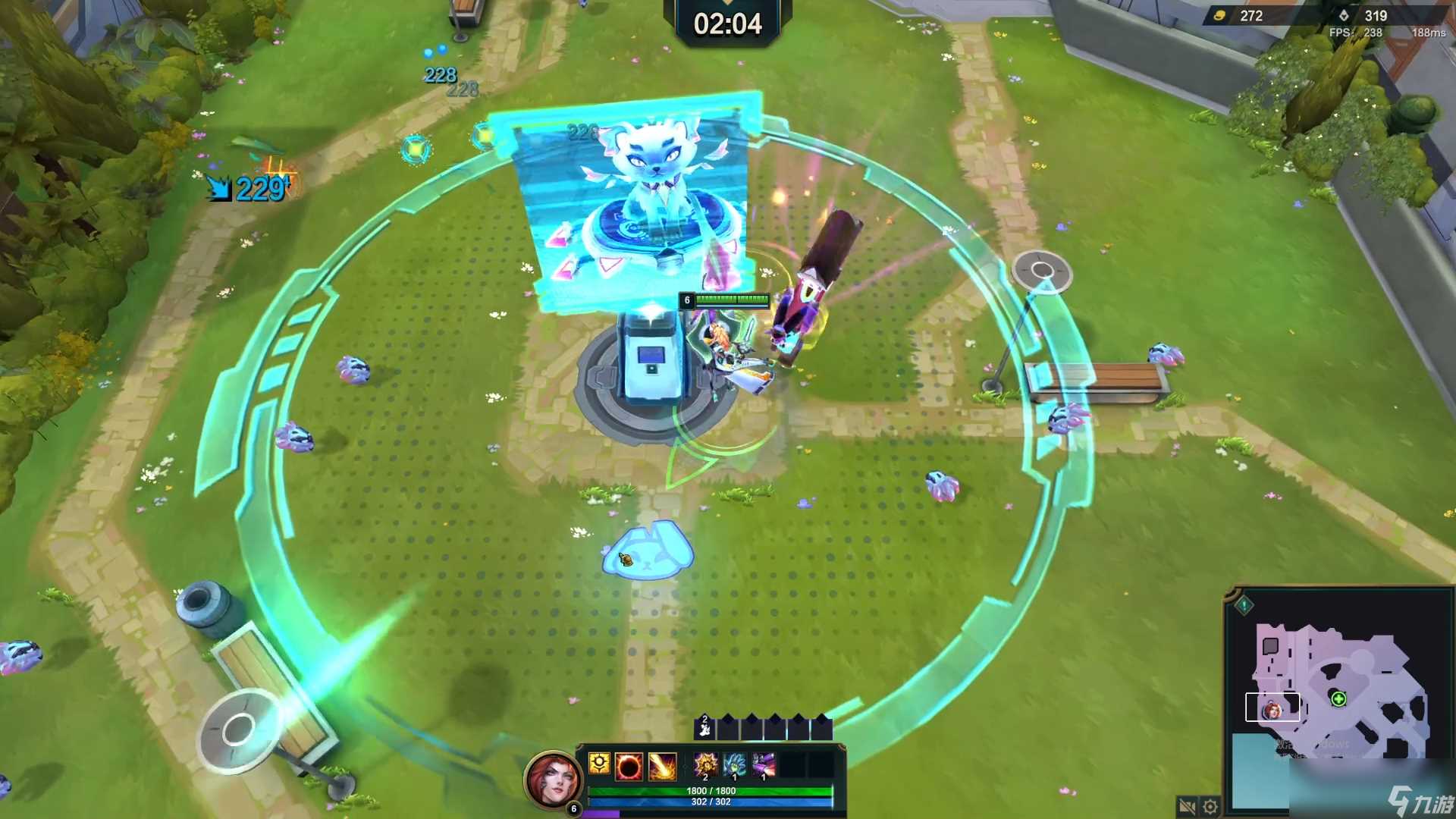
Task: Click the golden sun passive icon
Action: click(599, 764)
